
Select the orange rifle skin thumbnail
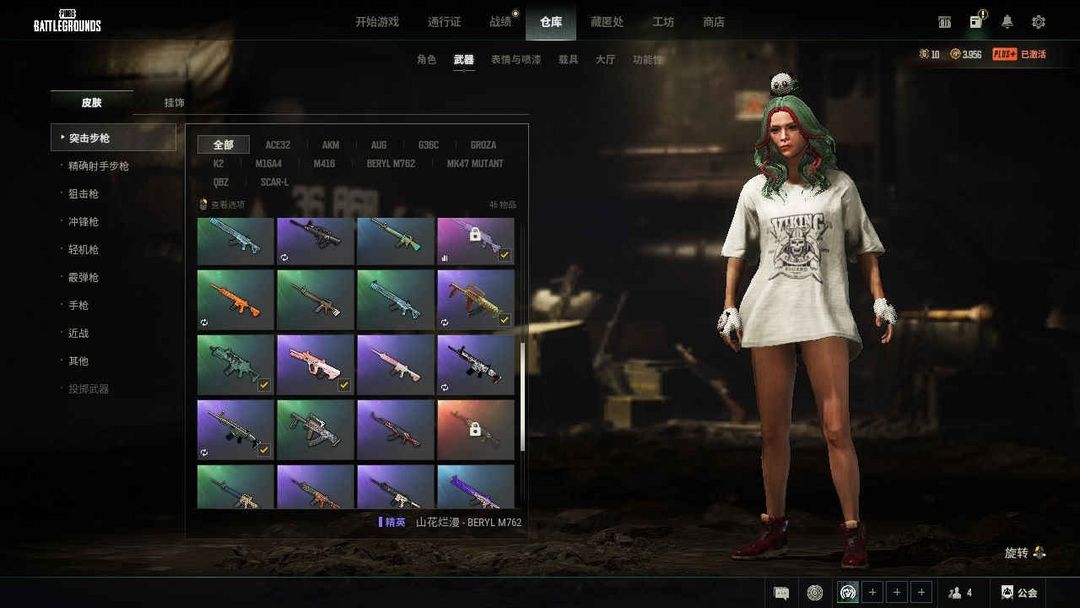235,299
